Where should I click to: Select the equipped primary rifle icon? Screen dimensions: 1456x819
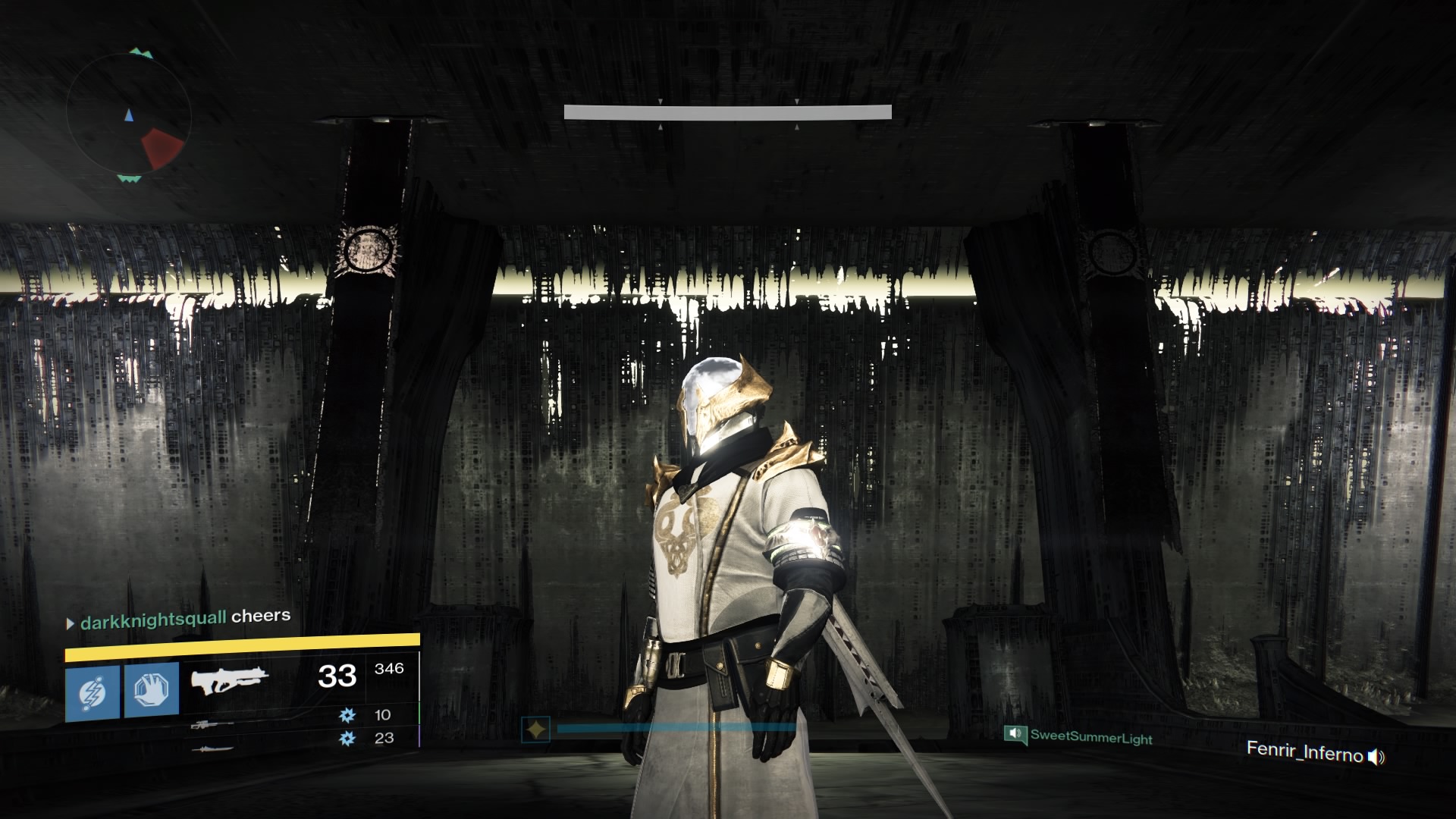click(x=229, y=681)
